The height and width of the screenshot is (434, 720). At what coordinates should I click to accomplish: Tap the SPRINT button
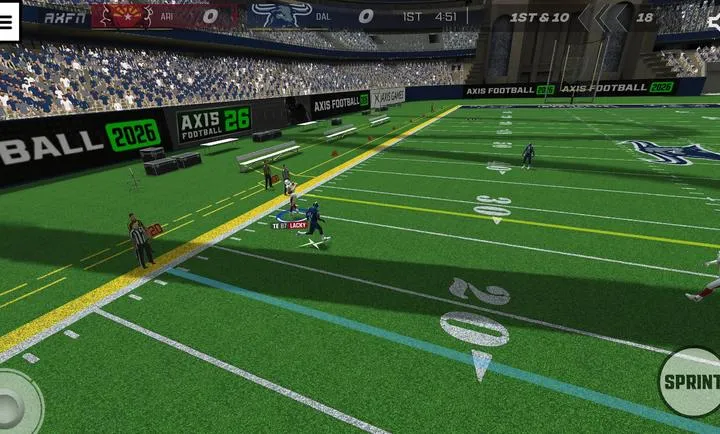pyautogui.click(x=692, y=382)
